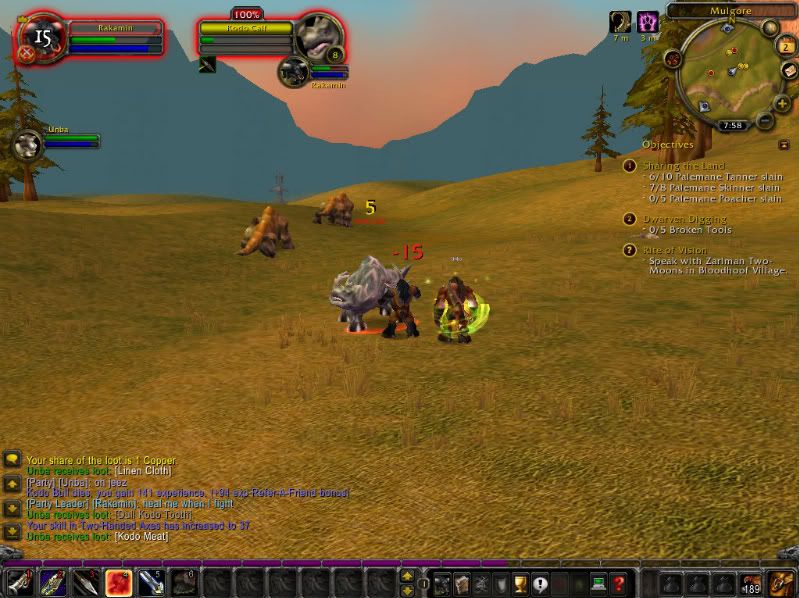799x598 pixels.
Task: Click the purple buff icon
Action: pyautogui.click(x=648, y=22)
